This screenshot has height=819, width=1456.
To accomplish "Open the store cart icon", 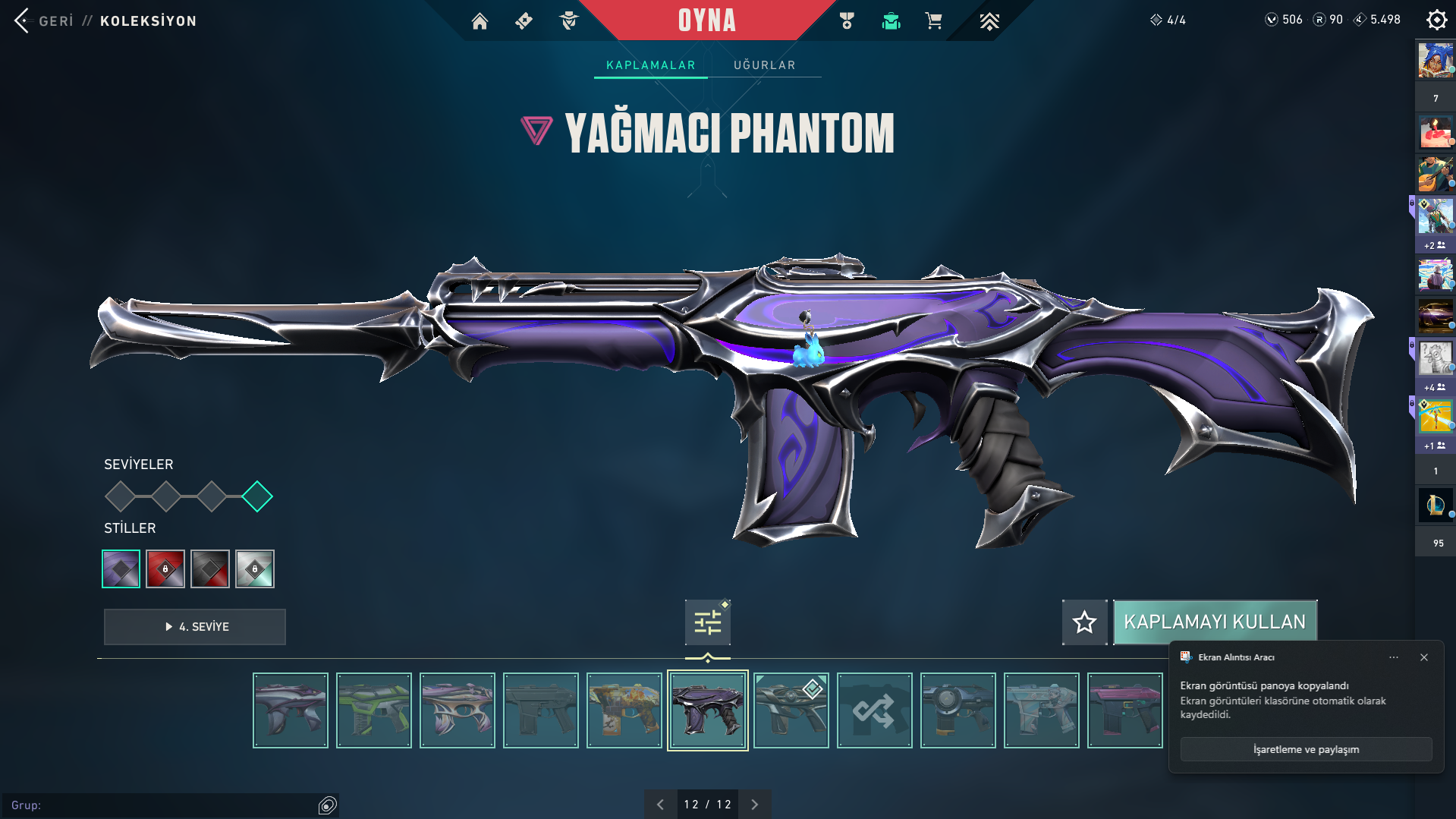I will [x=933, y=21].
